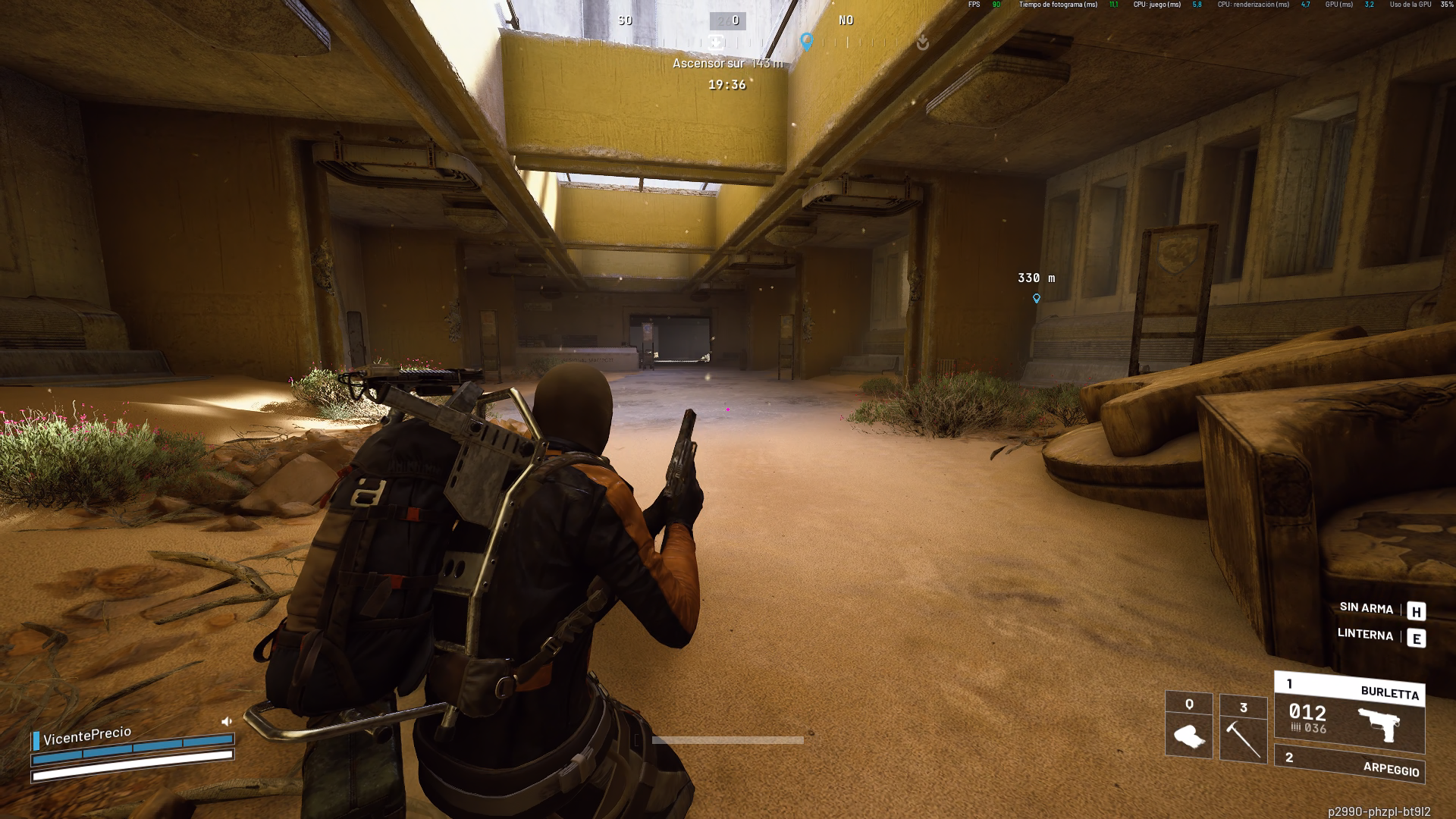Toggle the speaker icon beside VicentePrecio
The height and width of the screenshot is (819, 1456).
pos(227,721)
